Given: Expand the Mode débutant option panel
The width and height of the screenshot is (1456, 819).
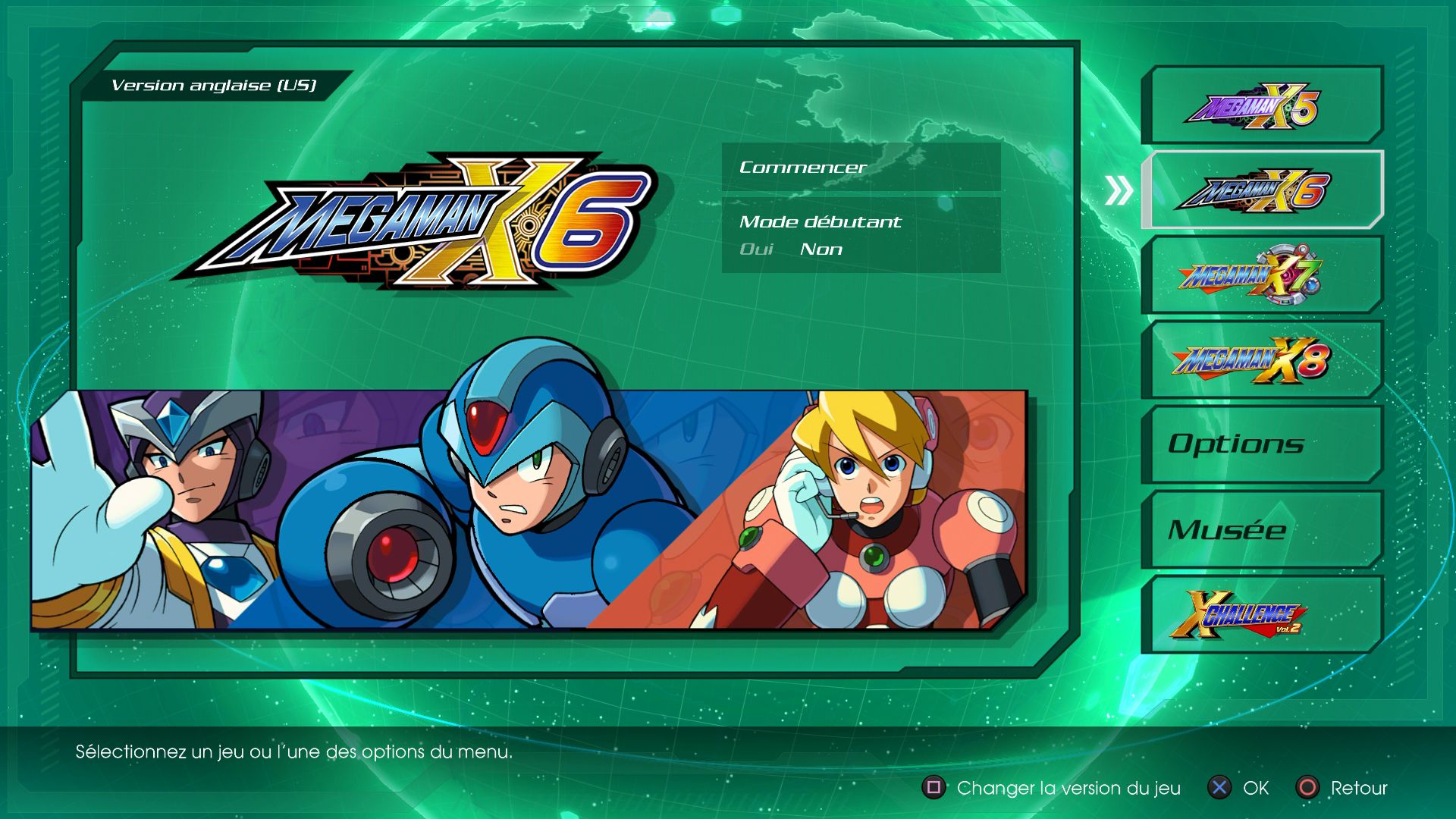Looking at the screenshot, I should [x=821, y=221].
